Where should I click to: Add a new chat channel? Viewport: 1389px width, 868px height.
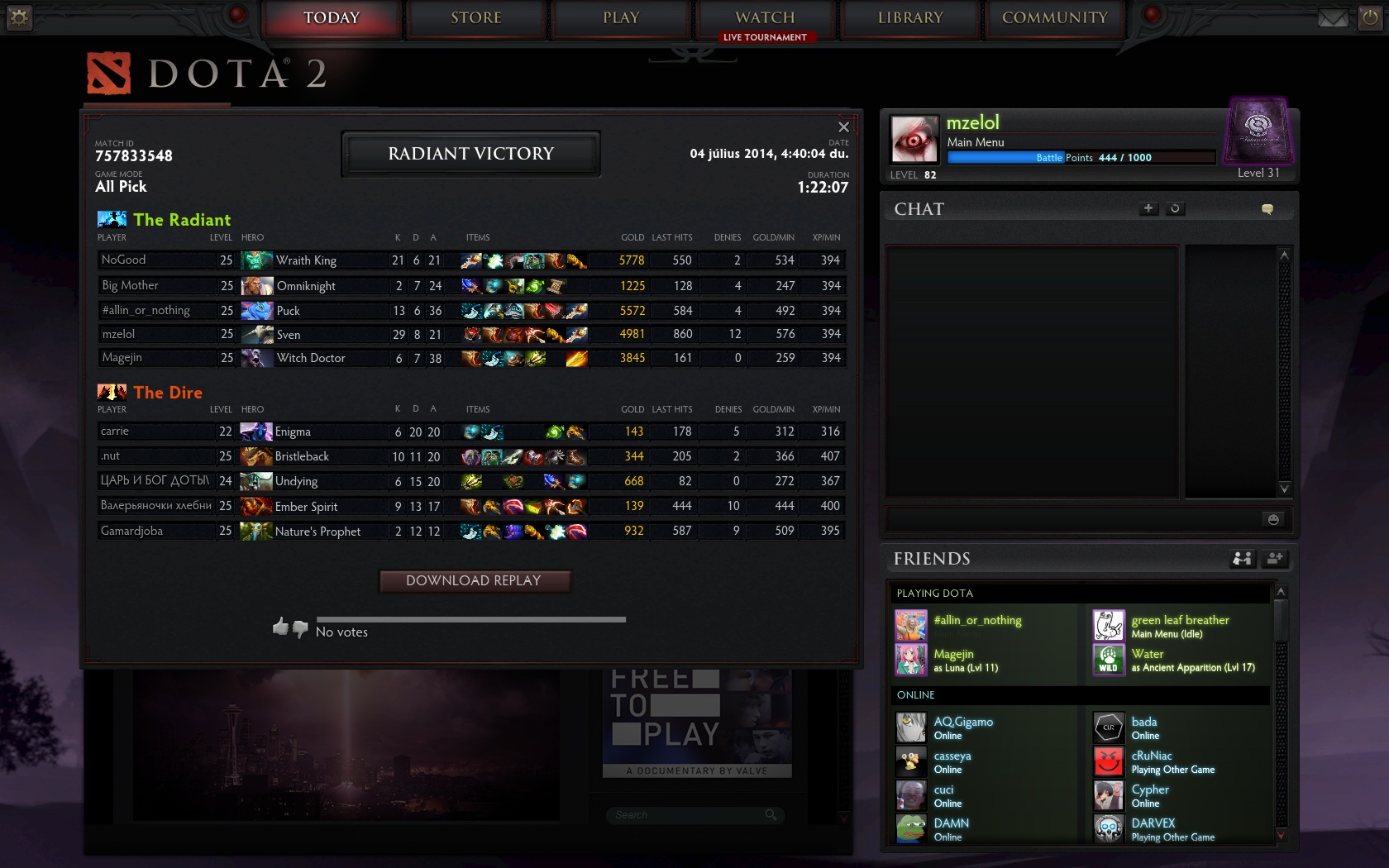[x=1148, y=209]
